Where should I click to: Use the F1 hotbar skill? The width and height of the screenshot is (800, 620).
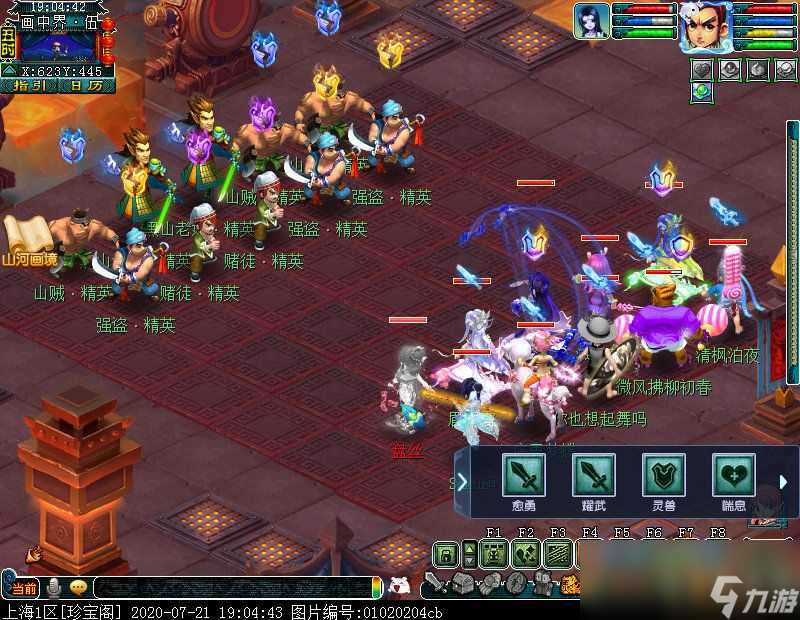[493, 554]
